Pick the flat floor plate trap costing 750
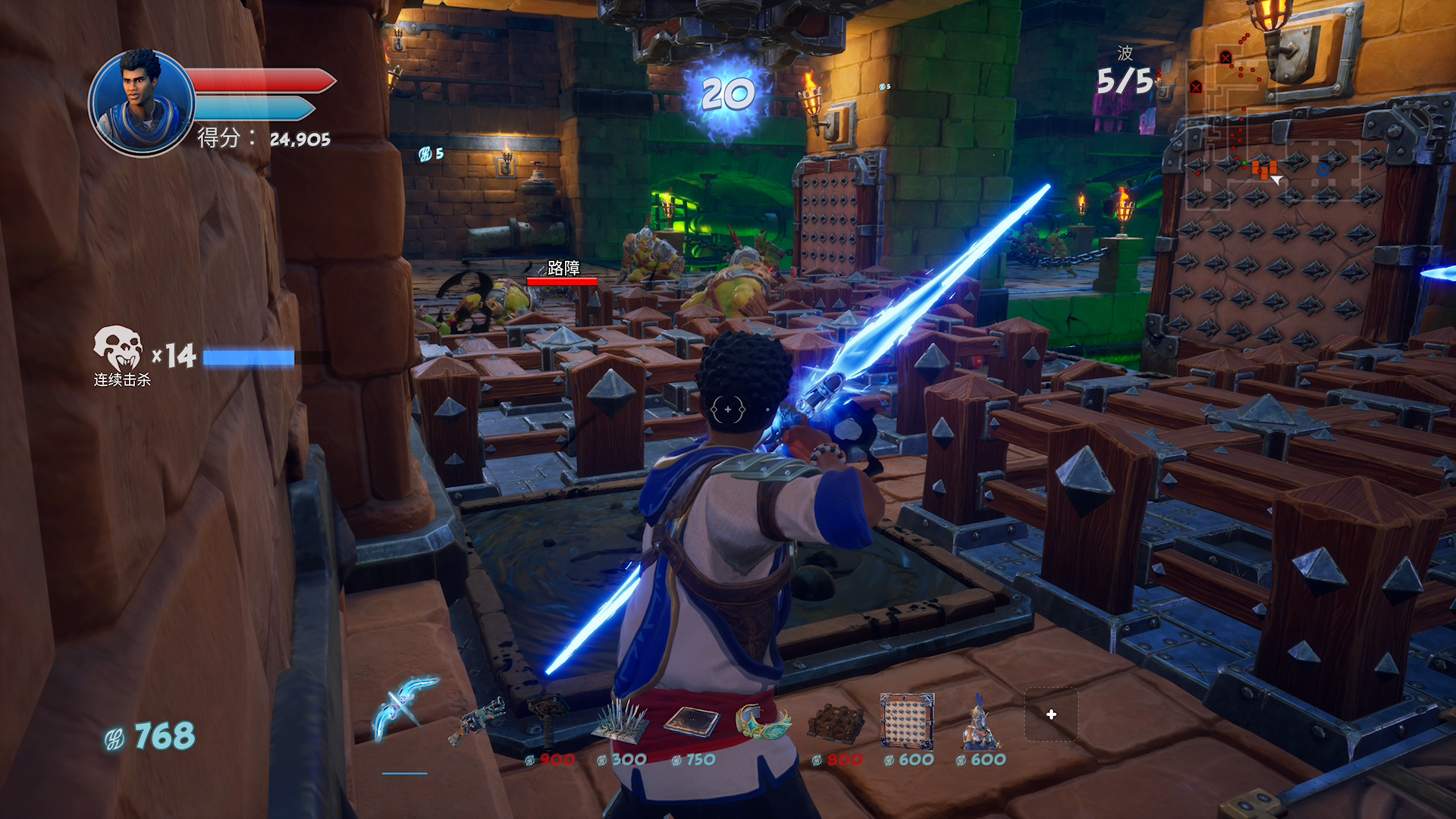 tap(692, 720)
